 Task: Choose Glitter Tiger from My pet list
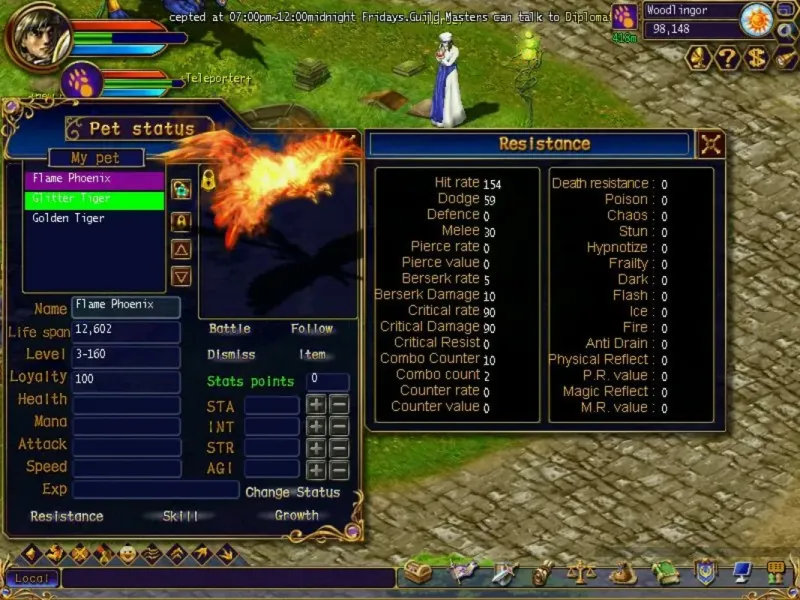(94, 199)
